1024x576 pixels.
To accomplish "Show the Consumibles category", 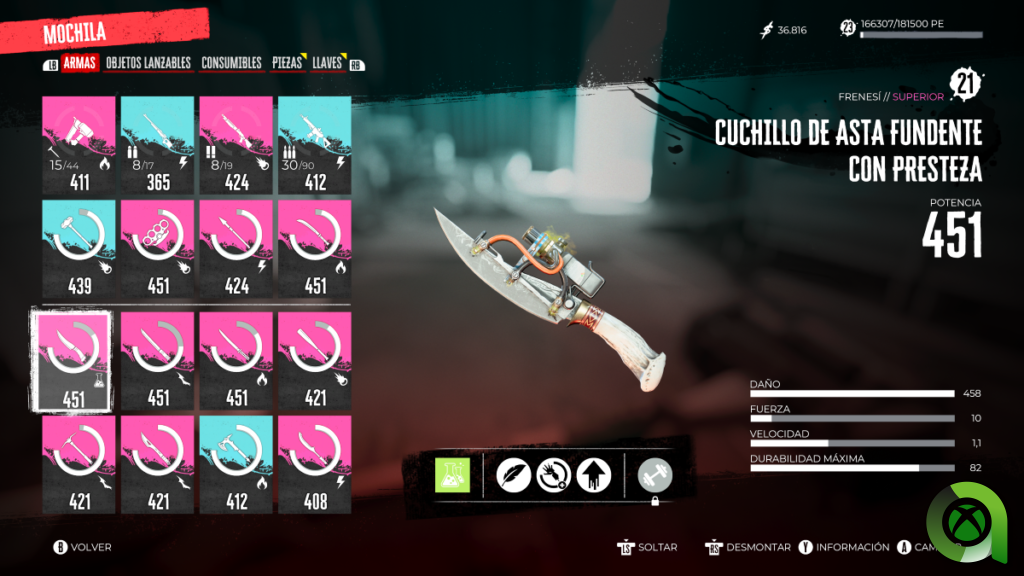I will 231,63.
